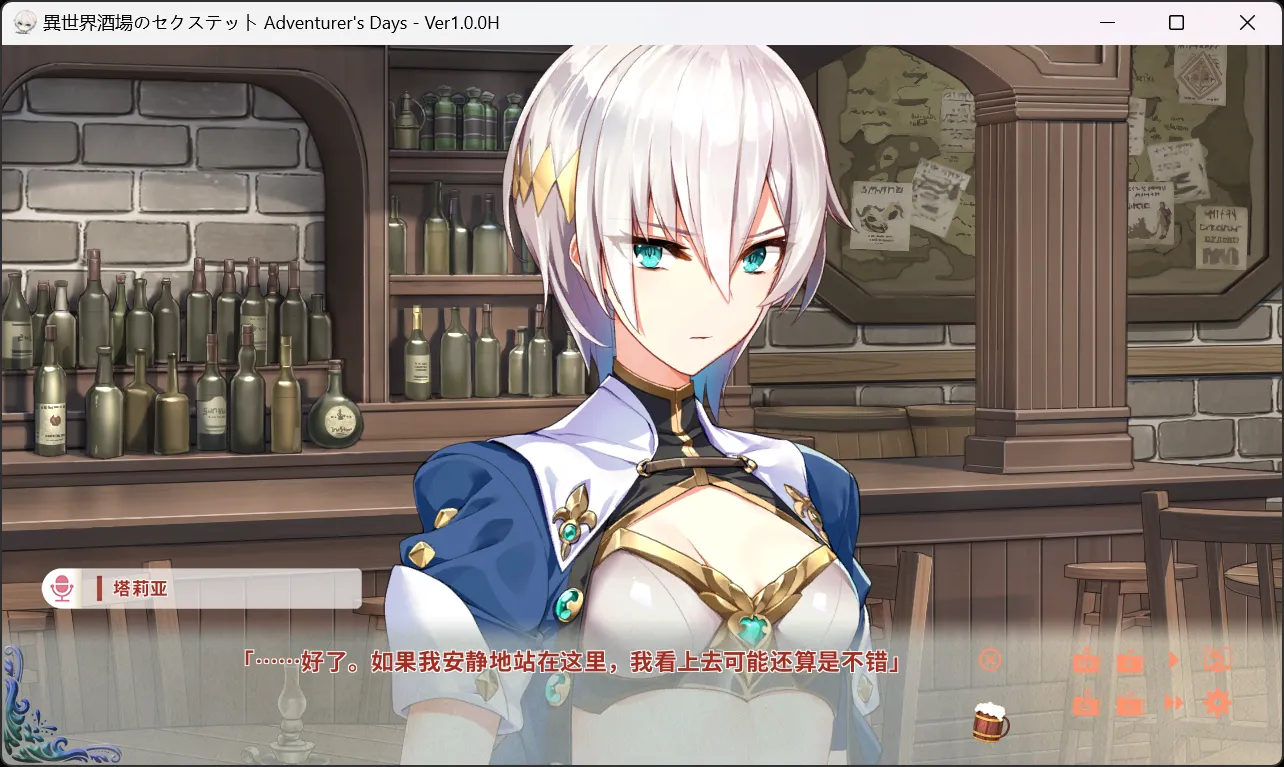
Task: Open the dialogue backlog with the return-arrow icon
Action: click(1217, 660)
